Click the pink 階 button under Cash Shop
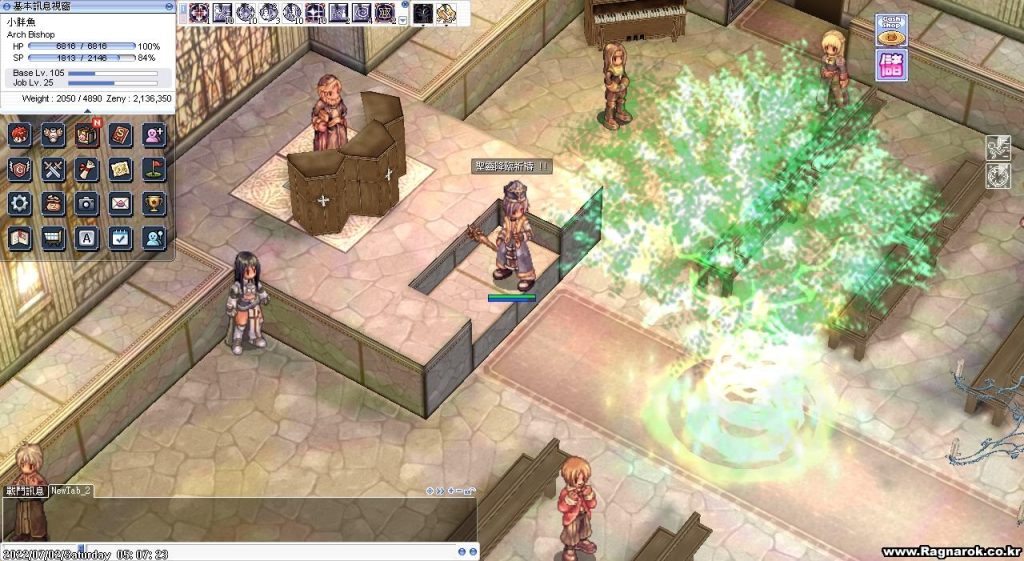Screen dimensions: 1024x561 click(x=892, y=65)
